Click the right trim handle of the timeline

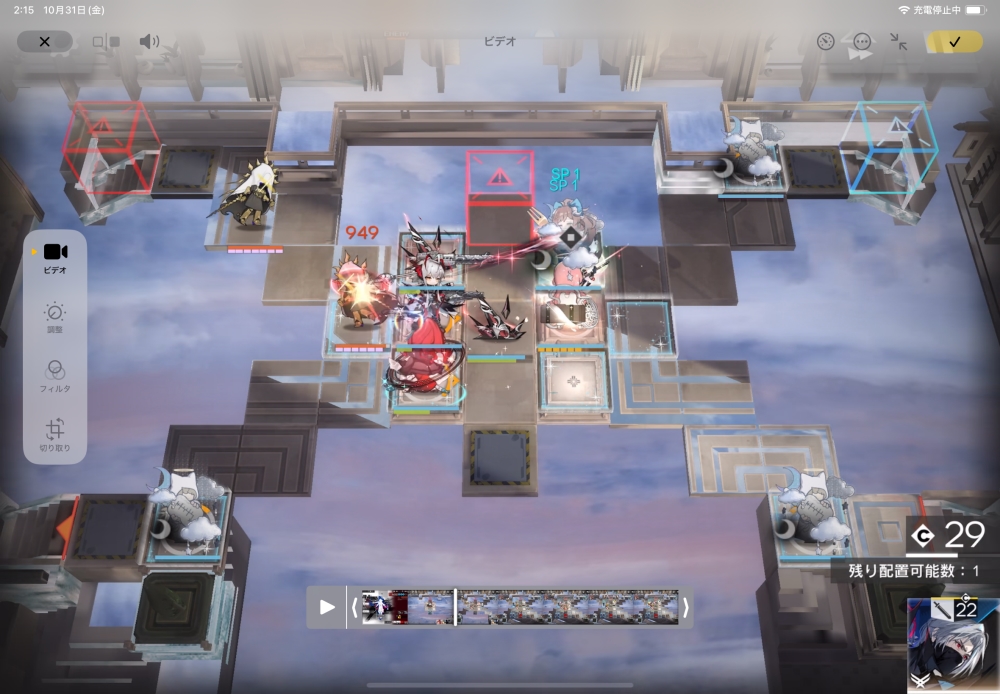[685, 607]
